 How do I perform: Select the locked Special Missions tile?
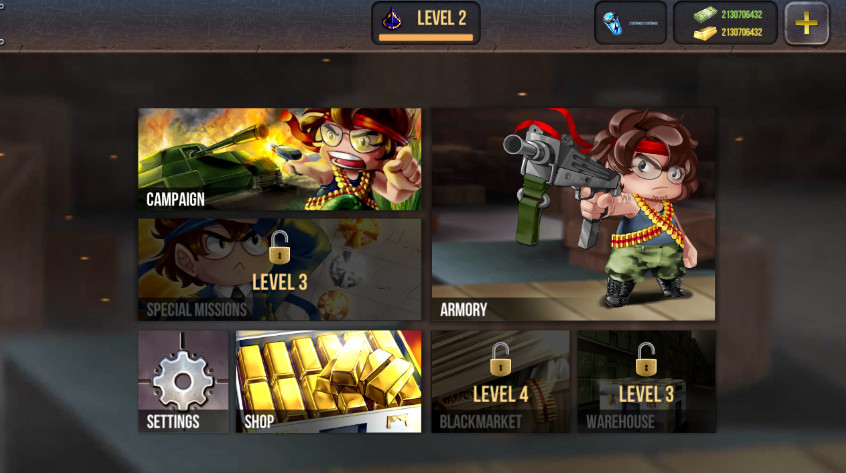click(279, 270)
